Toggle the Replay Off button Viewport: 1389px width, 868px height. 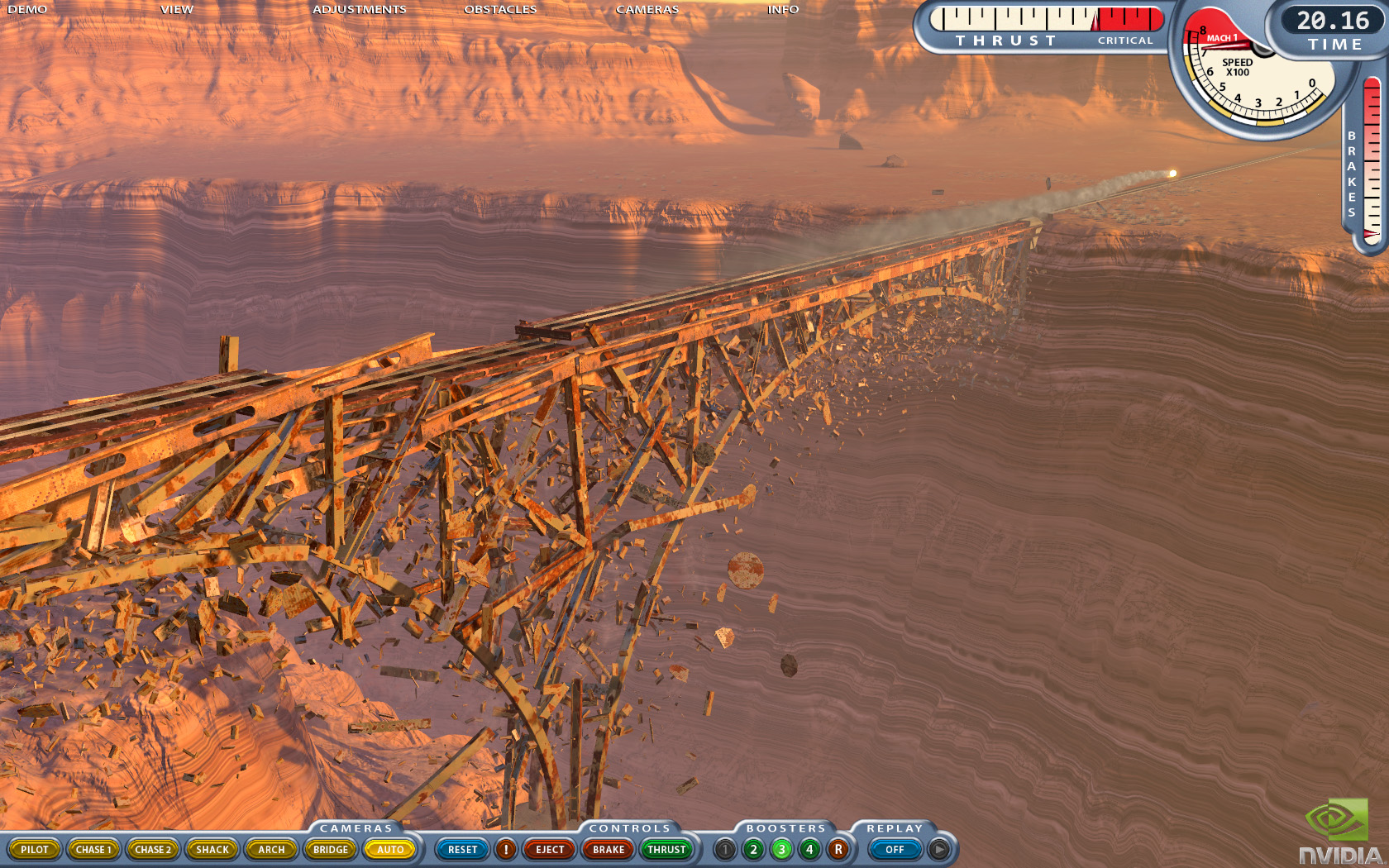(x=895, y=849)
